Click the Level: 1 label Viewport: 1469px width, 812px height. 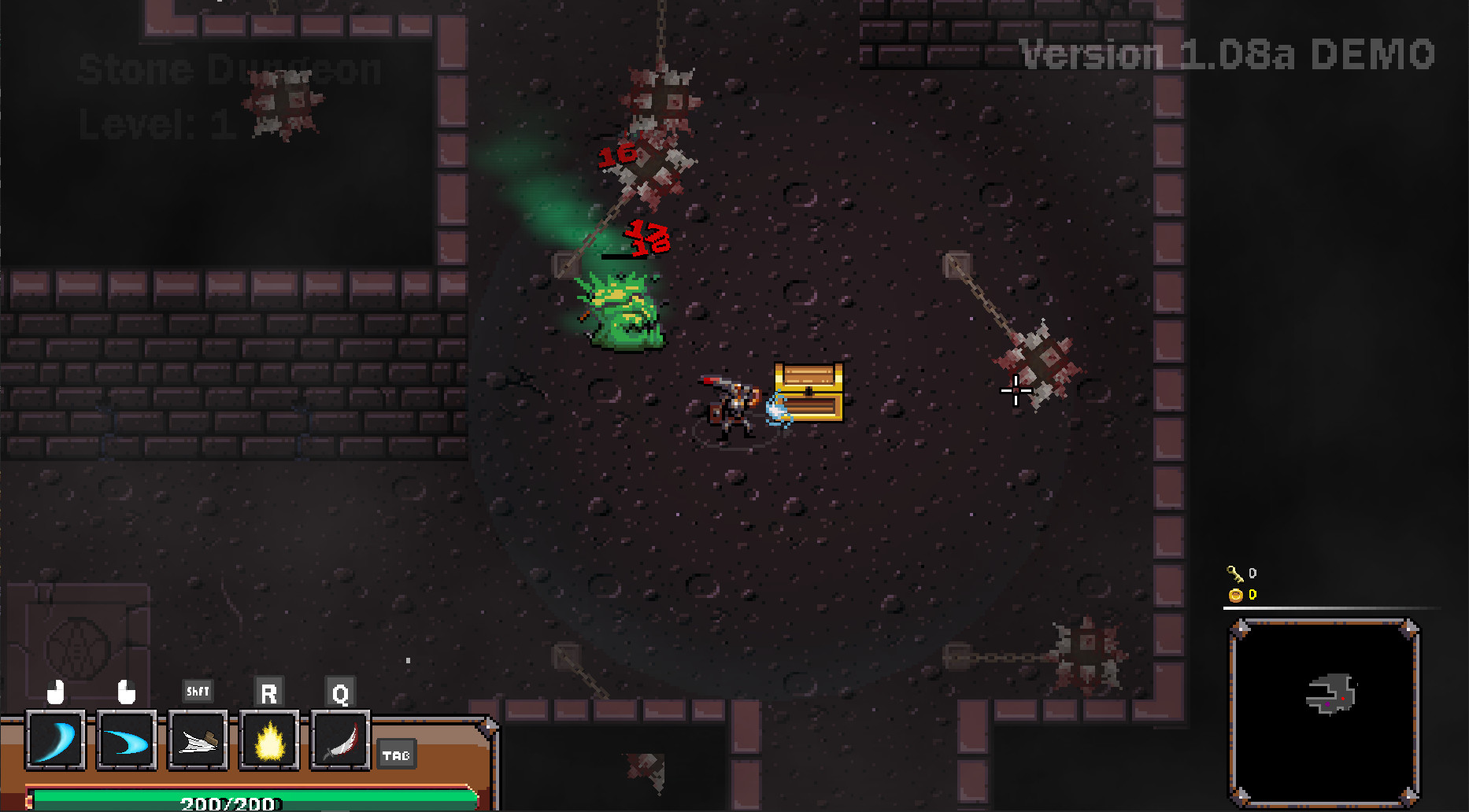click(x=154, y=122)
